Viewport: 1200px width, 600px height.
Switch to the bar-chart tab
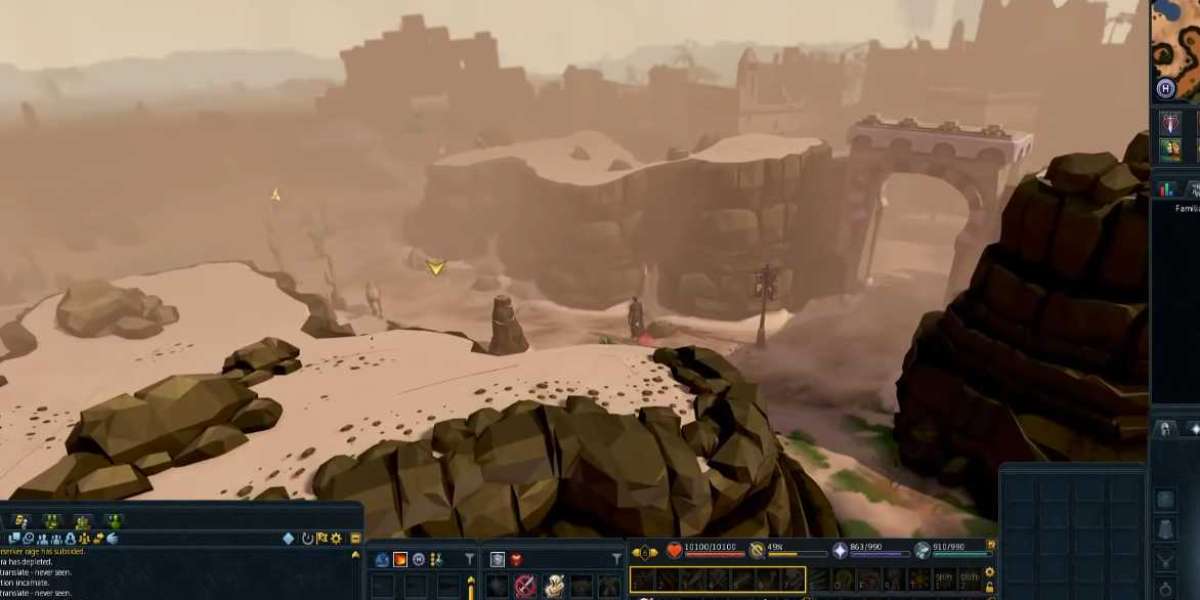point(1166,188)
